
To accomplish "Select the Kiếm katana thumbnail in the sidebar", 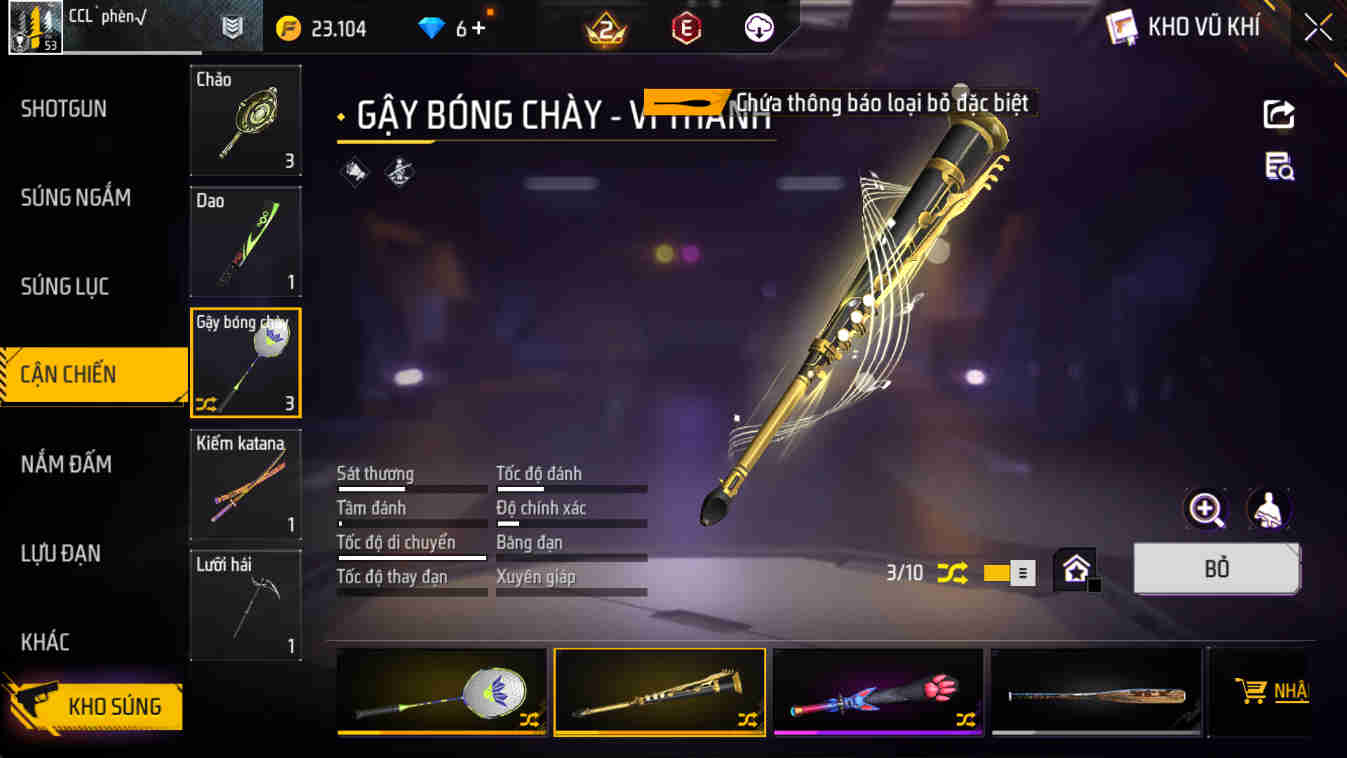I will 244,483.
